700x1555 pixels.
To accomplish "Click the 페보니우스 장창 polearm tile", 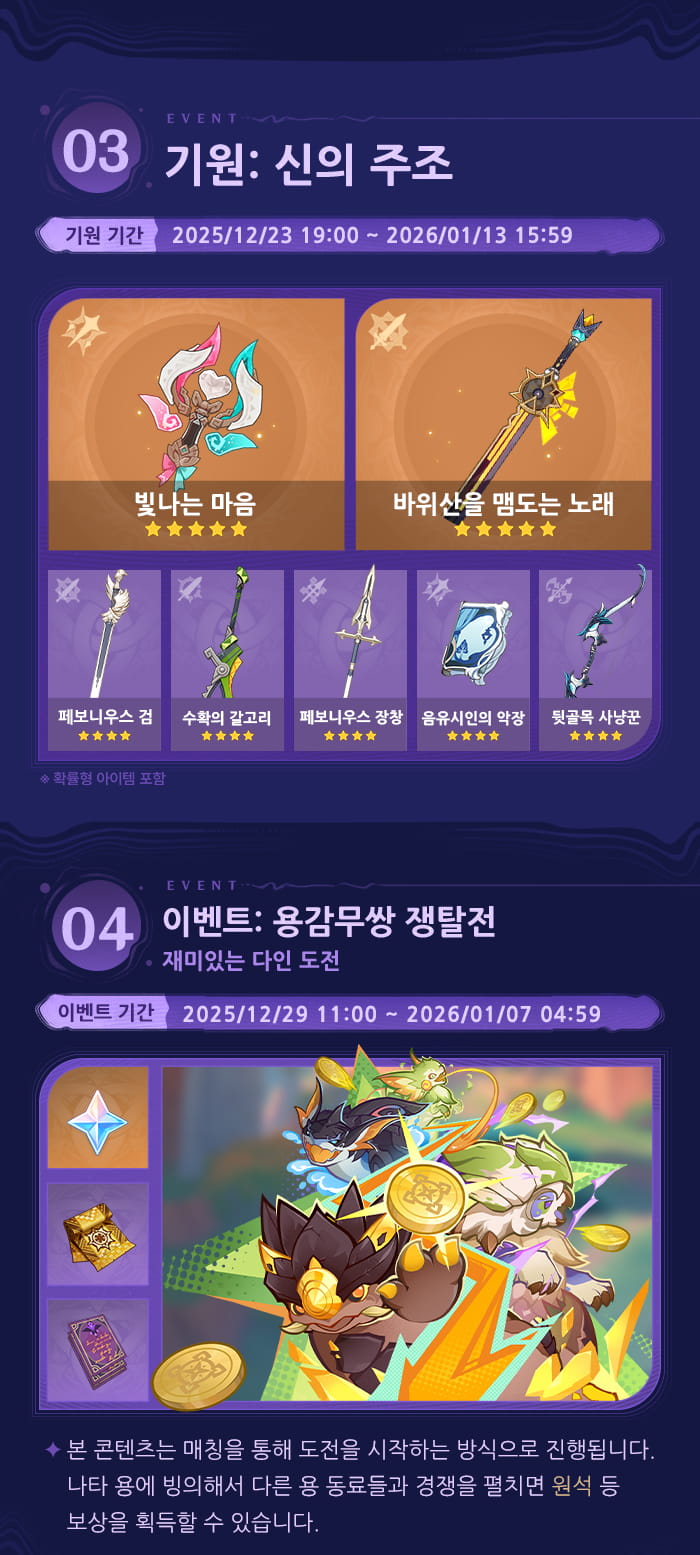I will (350, 660).
